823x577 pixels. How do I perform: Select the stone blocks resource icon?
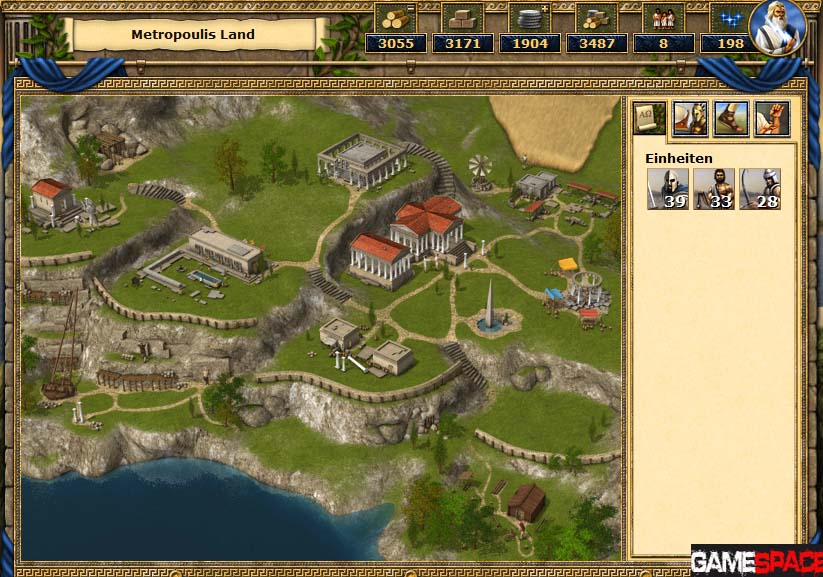click(x=462, y=17)
